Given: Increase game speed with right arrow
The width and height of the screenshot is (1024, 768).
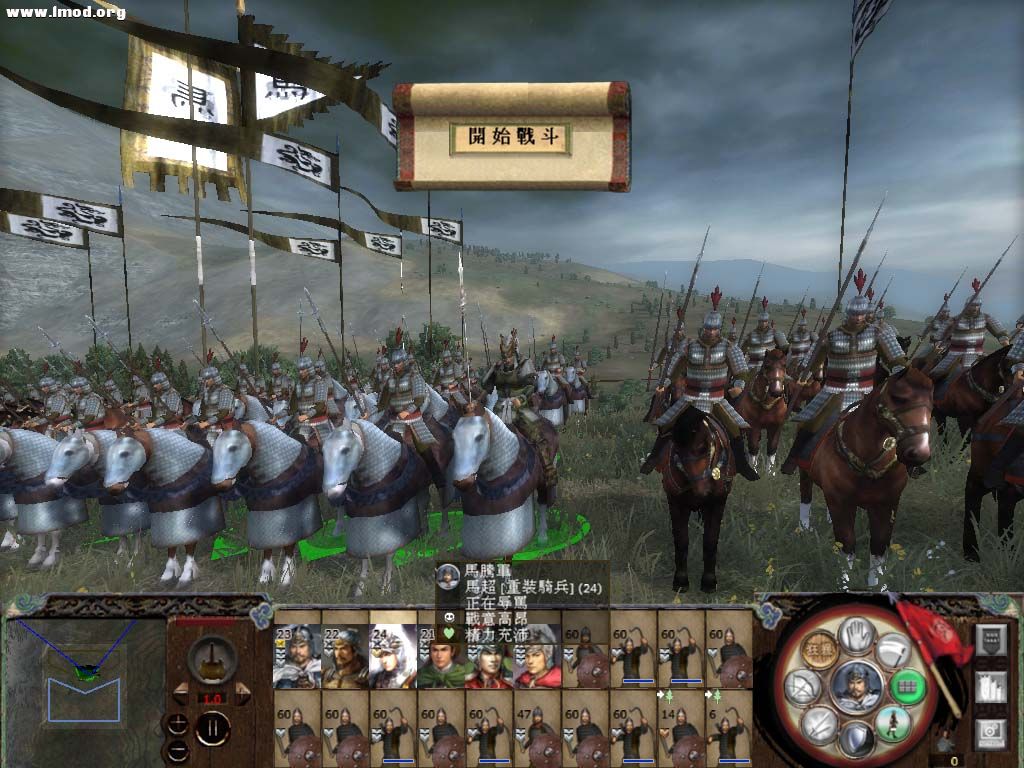Looking at the screenshot, I should tap(241, 694).
